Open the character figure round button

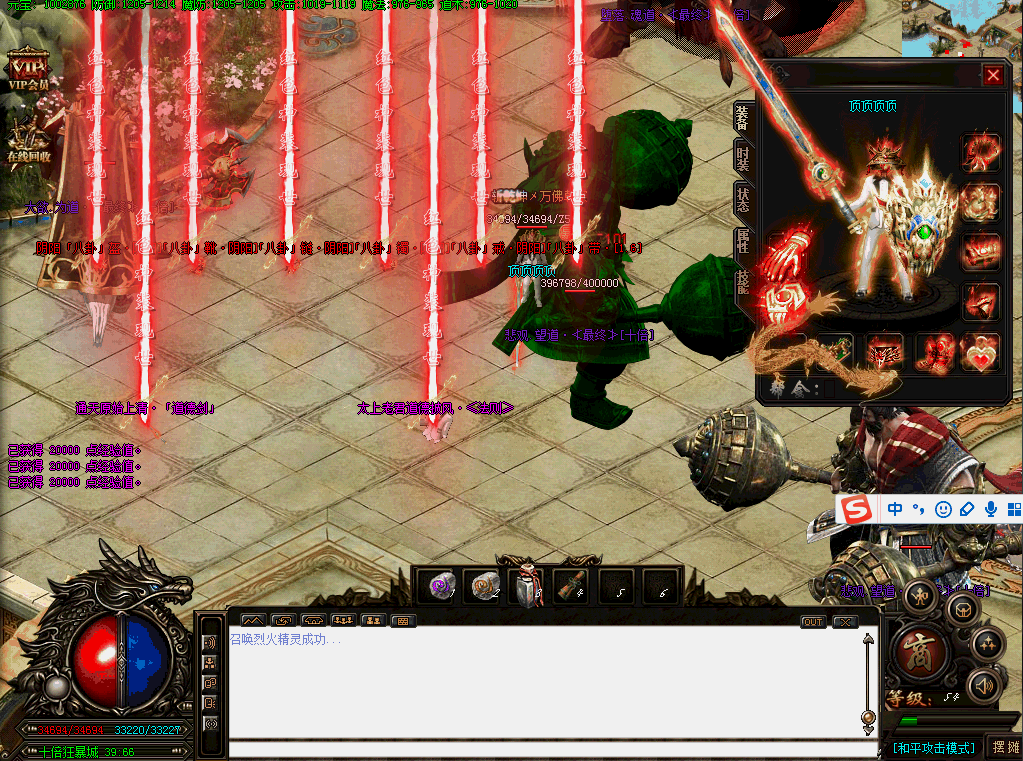(x=919, y=596)
